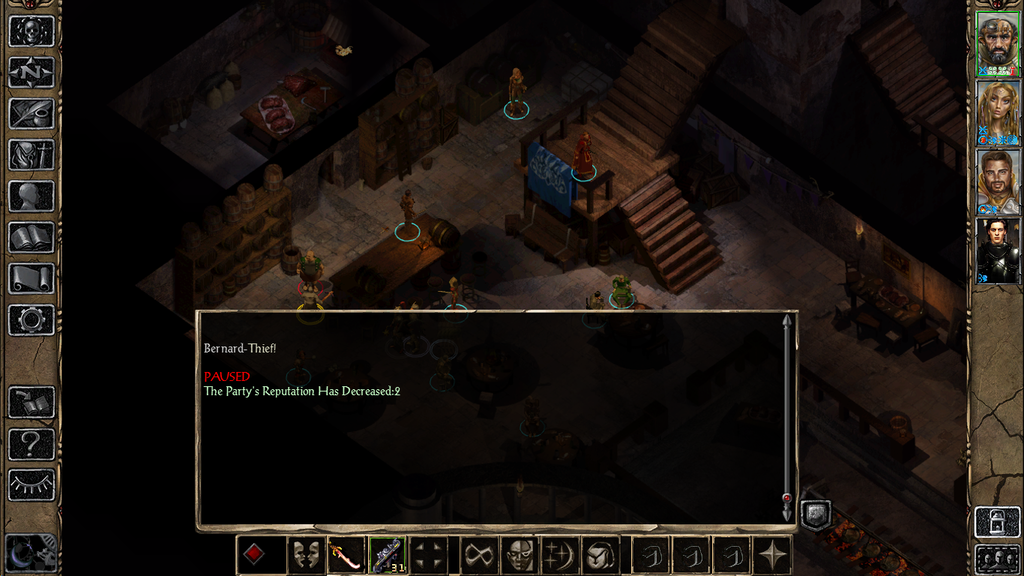
Task: Select the bearded dwarf party portrait
Action: point(997,43)
